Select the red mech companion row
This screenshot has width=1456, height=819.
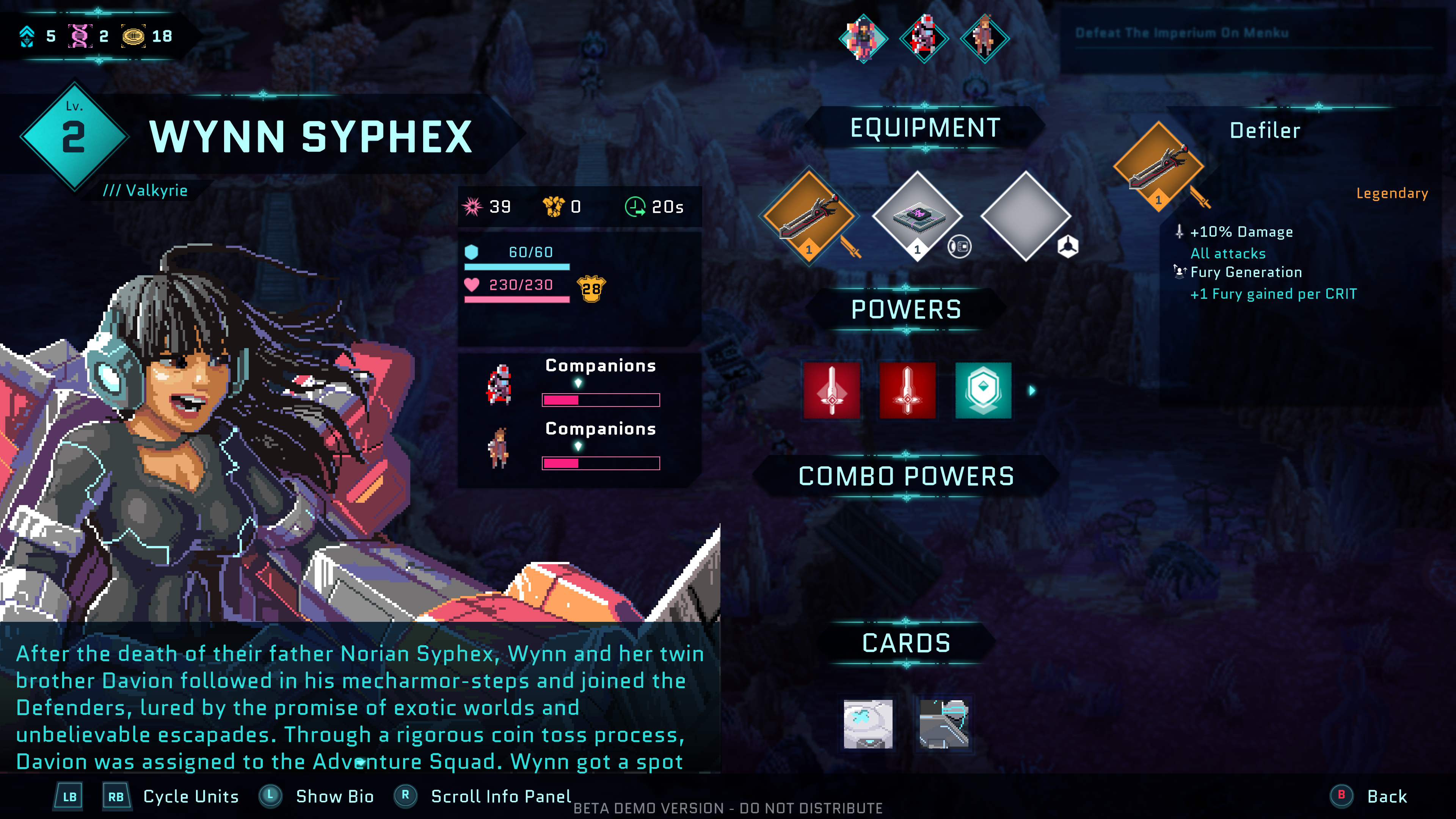tap(579, 383)
